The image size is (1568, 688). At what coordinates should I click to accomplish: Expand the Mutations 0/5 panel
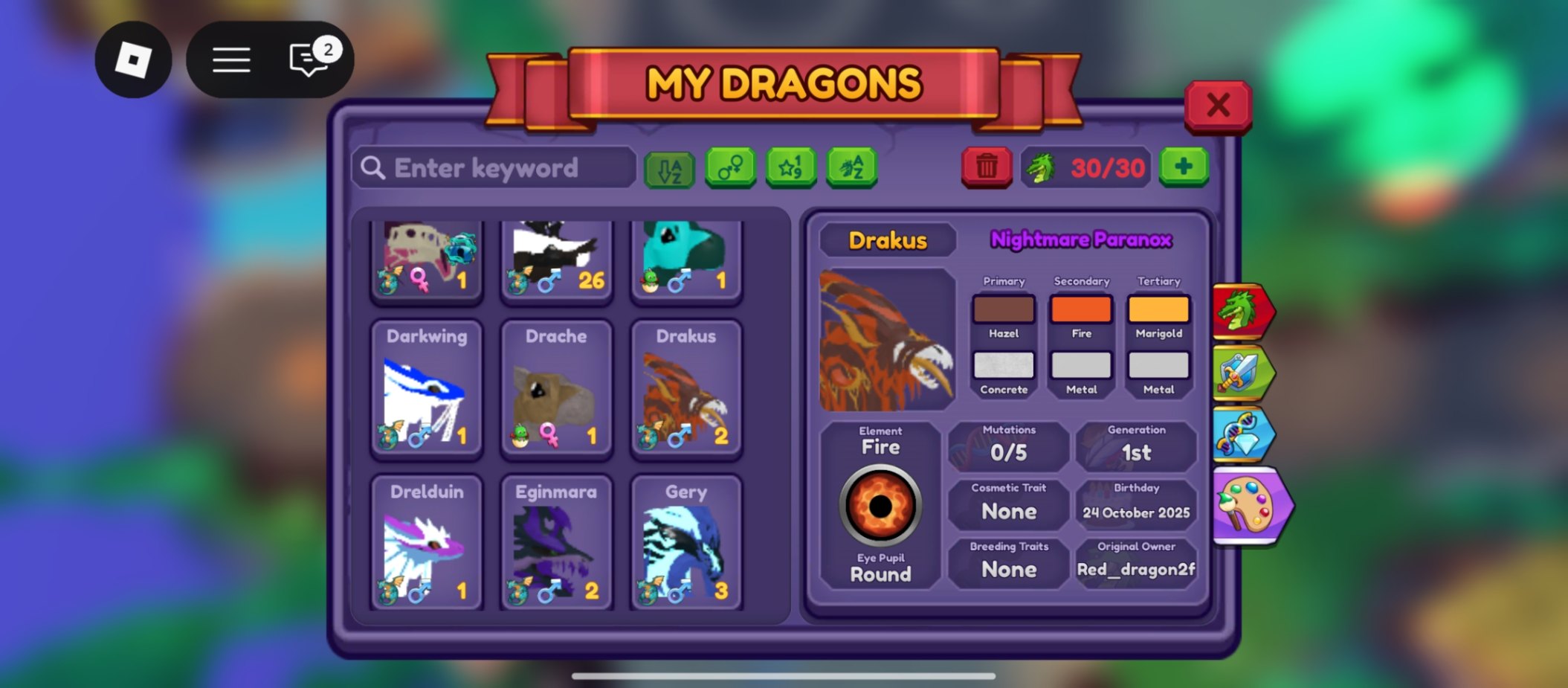[x=1009, y=446]
